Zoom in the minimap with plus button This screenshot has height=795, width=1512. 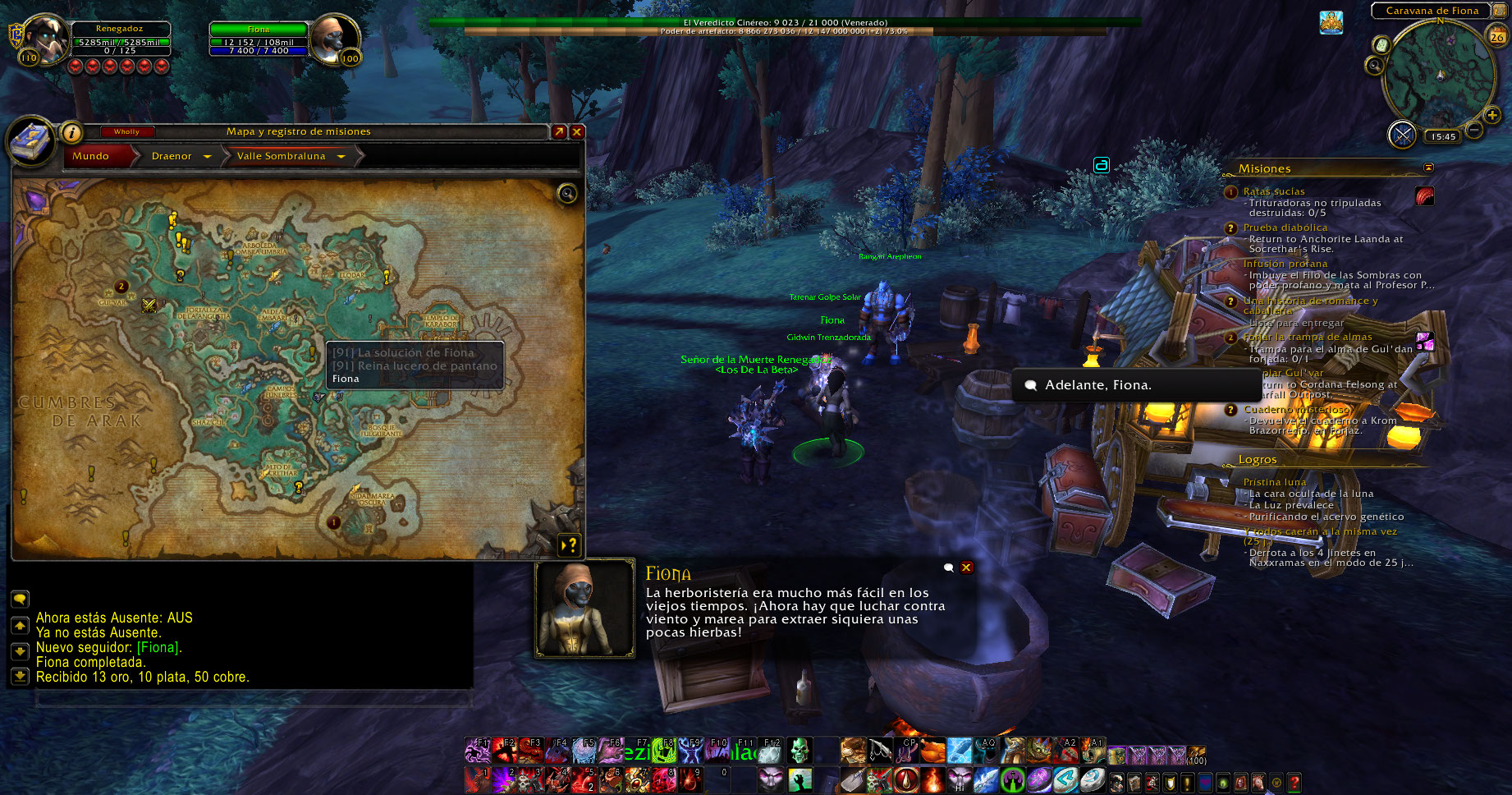click(x=1492, y=116)
